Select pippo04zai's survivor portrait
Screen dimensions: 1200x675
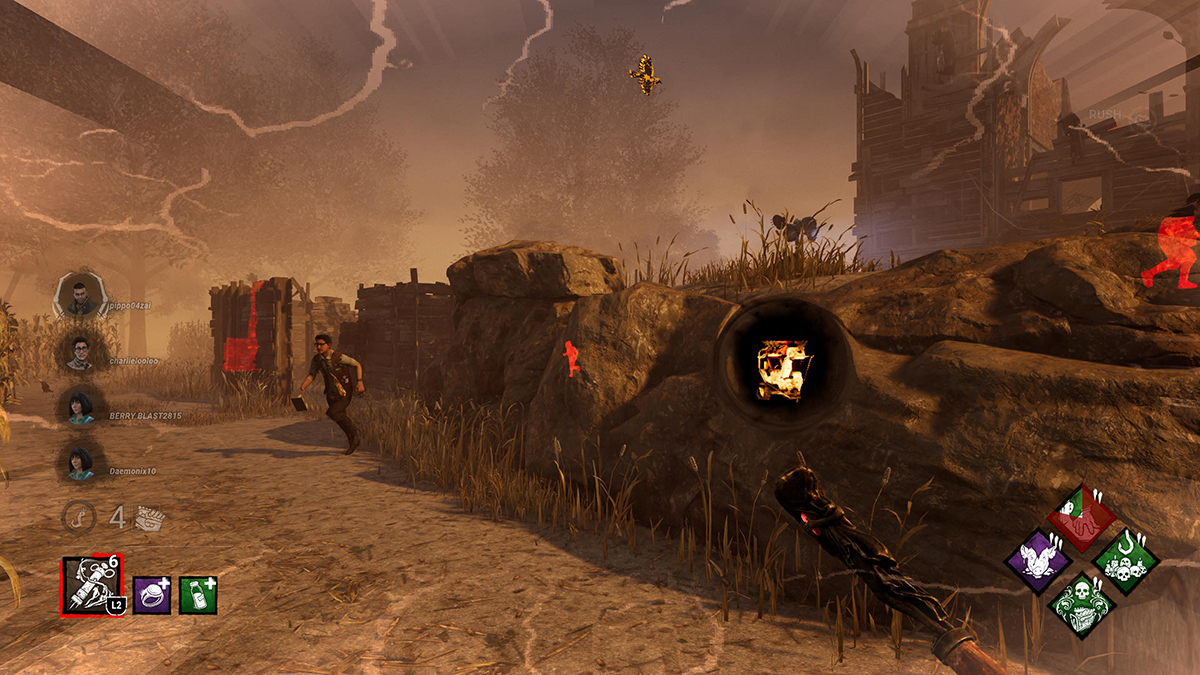tap(81, 296)
